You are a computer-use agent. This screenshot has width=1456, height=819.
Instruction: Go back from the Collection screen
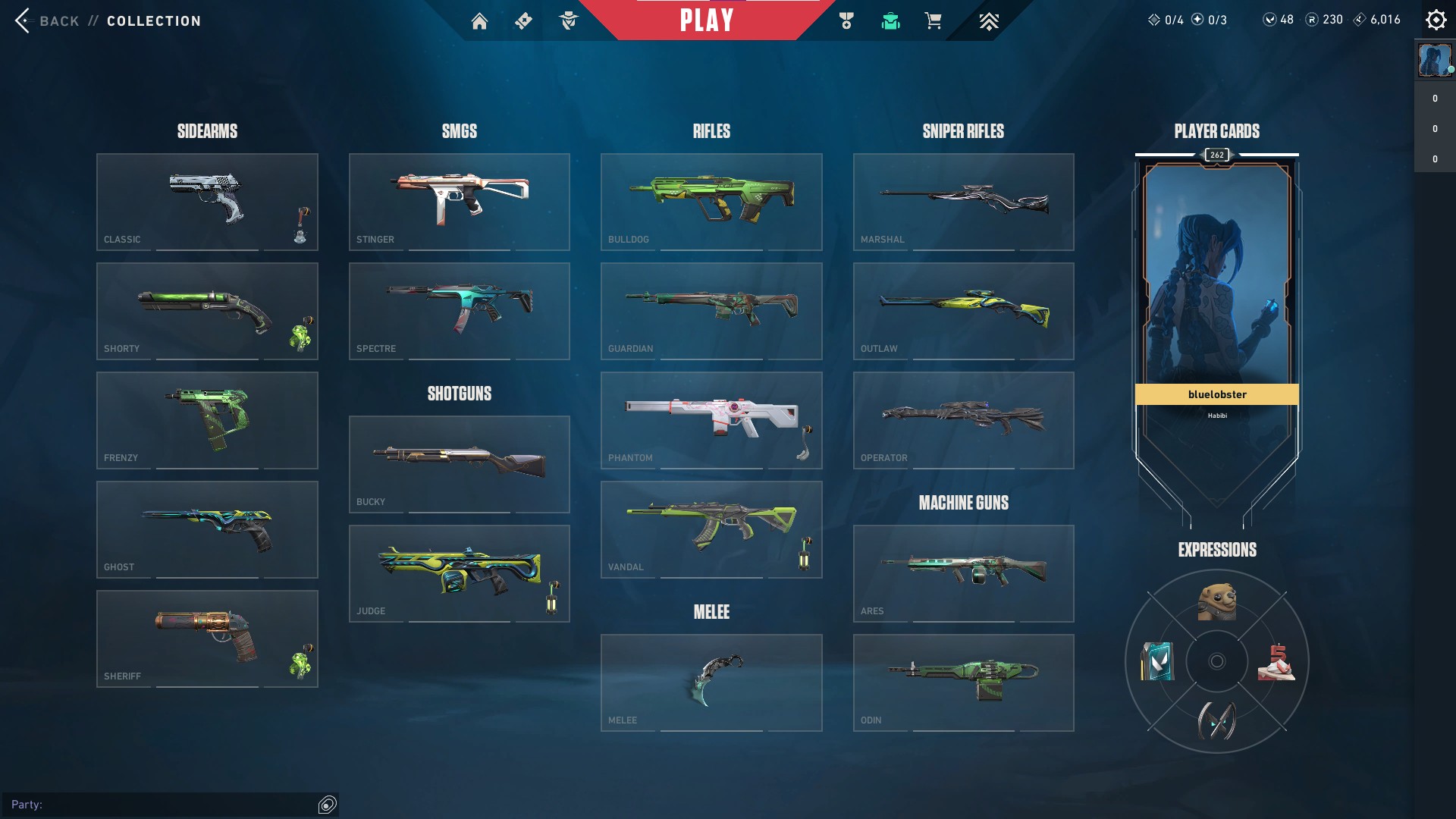45,20
